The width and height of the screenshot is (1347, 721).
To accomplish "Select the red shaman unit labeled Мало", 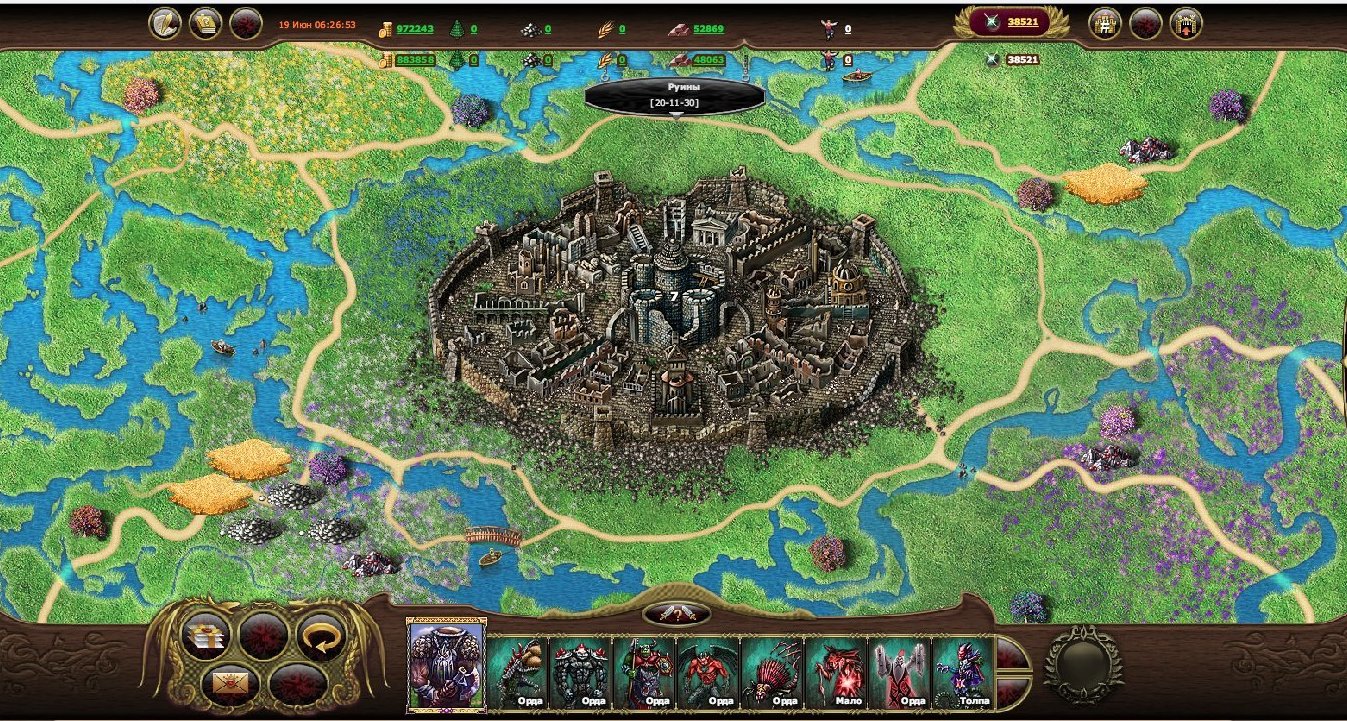I will (836, 671).
